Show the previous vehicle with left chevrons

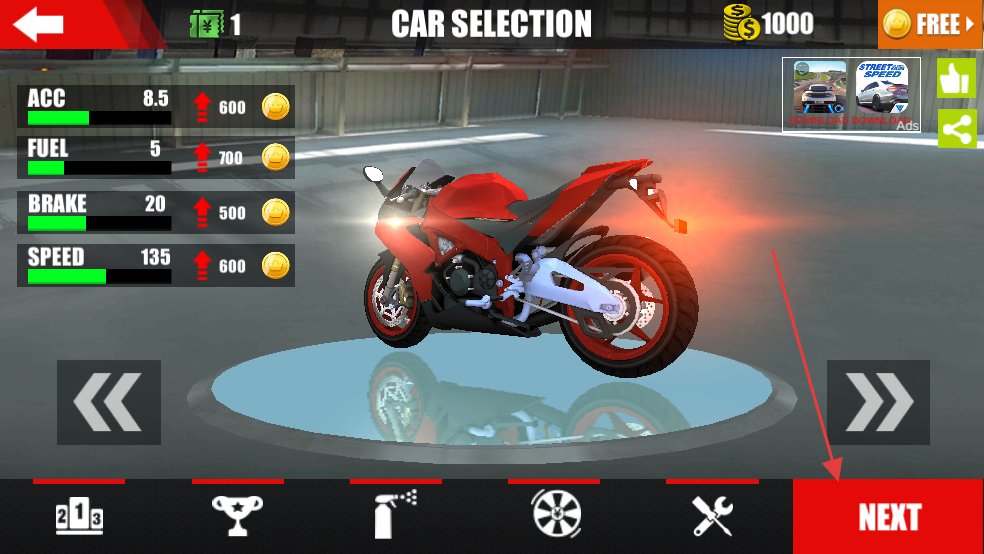click(x=109, y=402)
